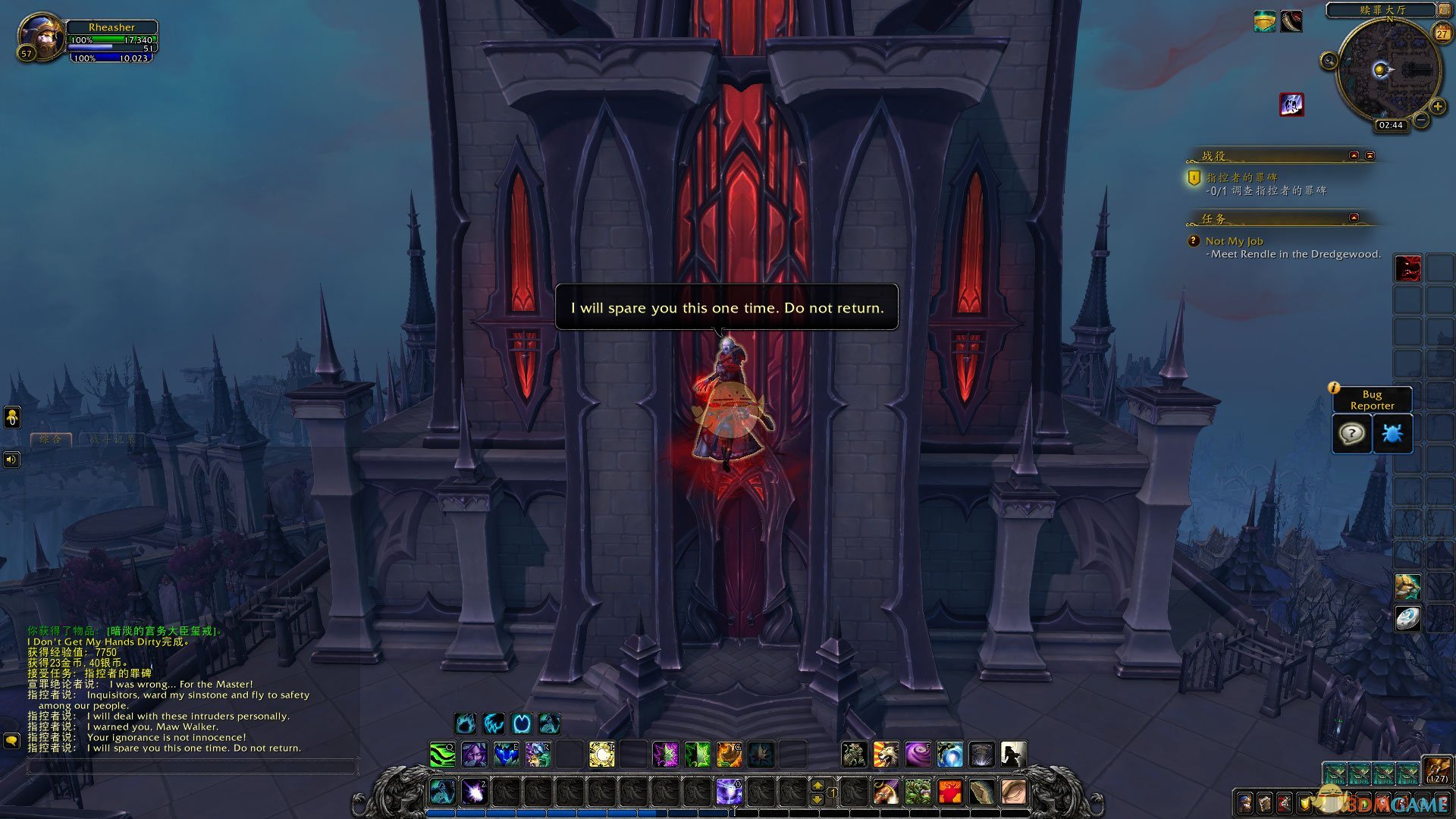This screenshot has height=819, width=1456.
Task: Select the red demon face side bar button
Action: (1407, 268)
